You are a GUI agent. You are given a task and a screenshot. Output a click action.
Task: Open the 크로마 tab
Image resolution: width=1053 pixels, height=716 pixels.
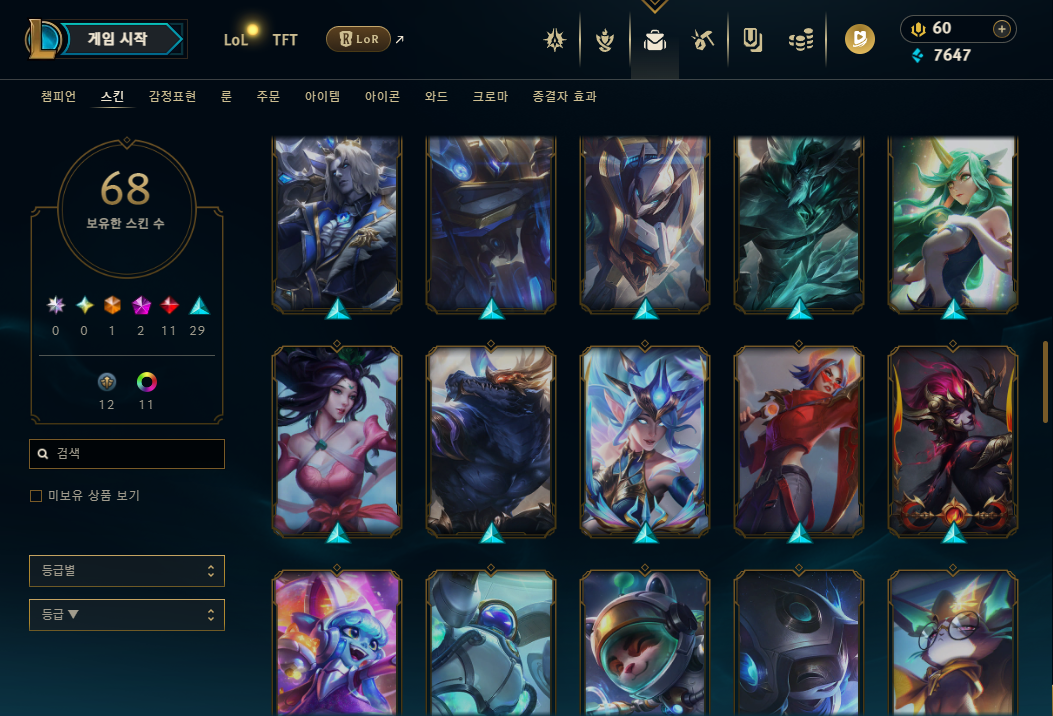coord(490,97)
